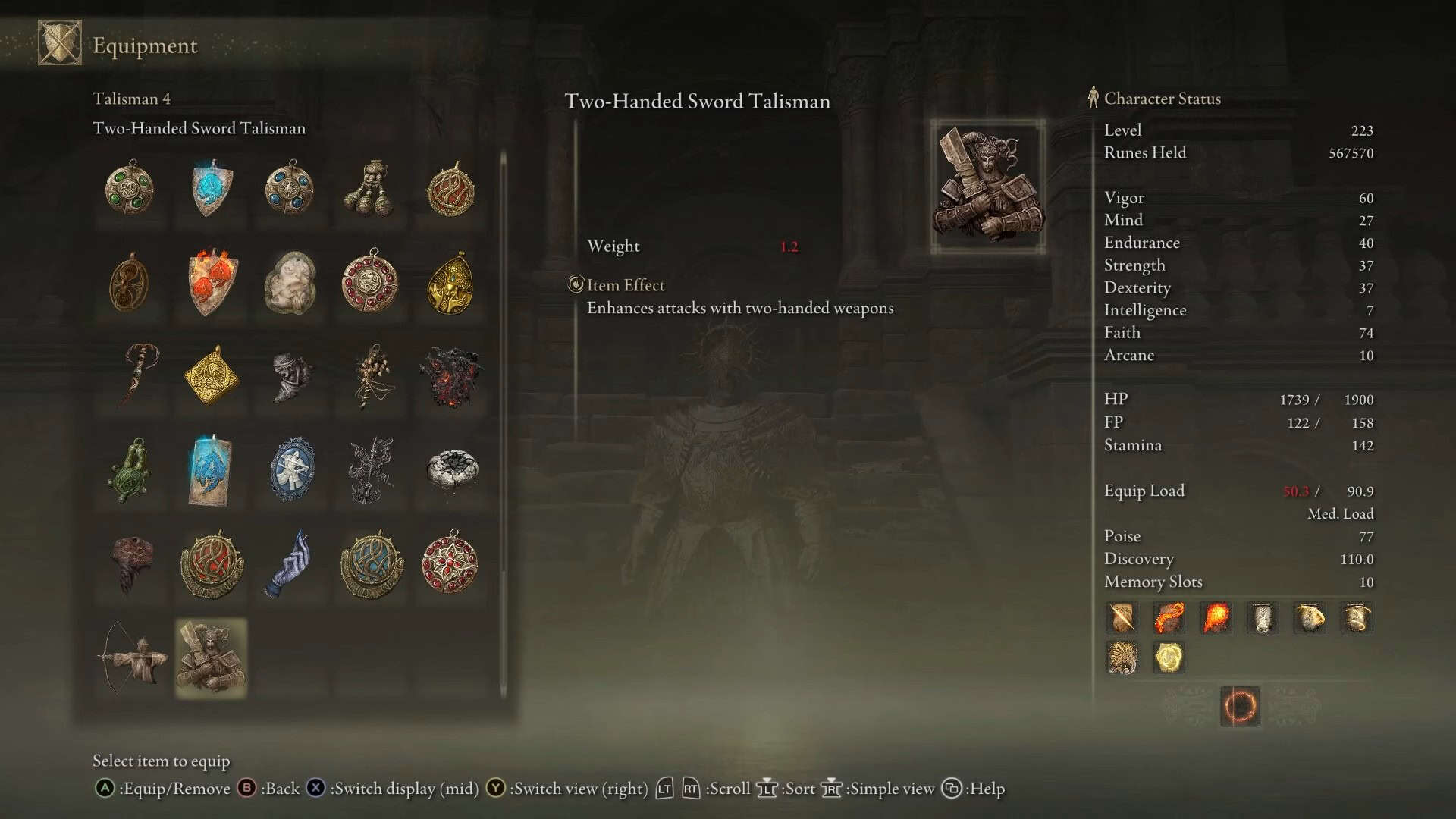Pick the blue crystal shield talisman
This screenshot has width=1456, height=819.
point(212,188)
